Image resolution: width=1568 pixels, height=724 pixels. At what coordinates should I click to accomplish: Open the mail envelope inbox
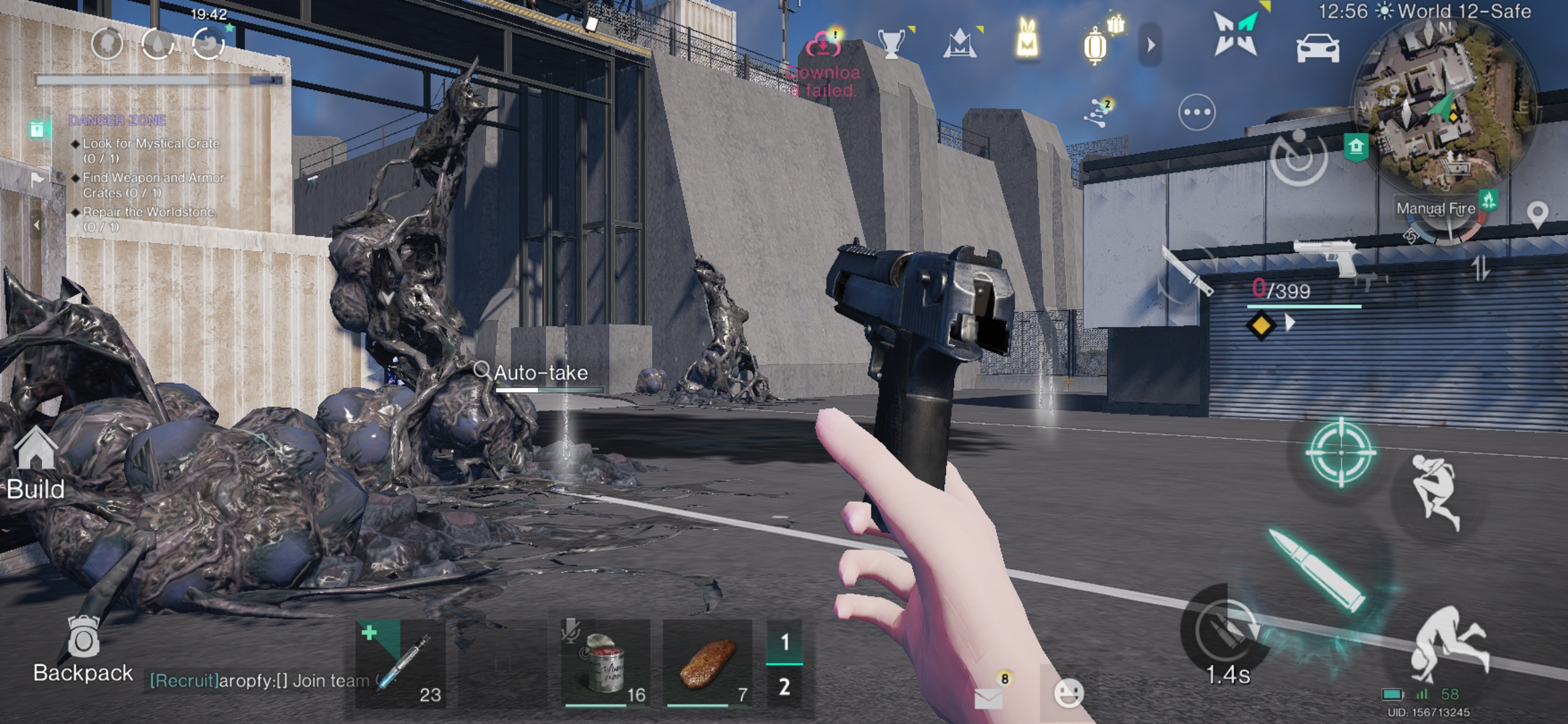988,697
